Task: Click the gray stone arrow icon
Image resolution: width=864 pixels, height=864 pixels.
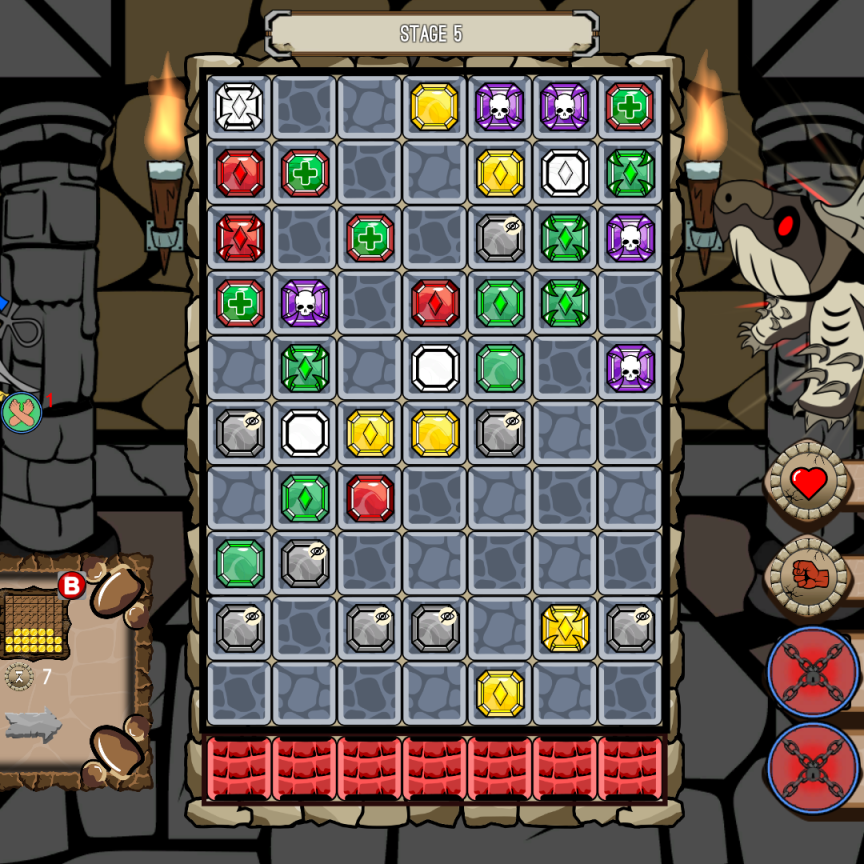Action: pyautogui.click(x=33, y=726)
